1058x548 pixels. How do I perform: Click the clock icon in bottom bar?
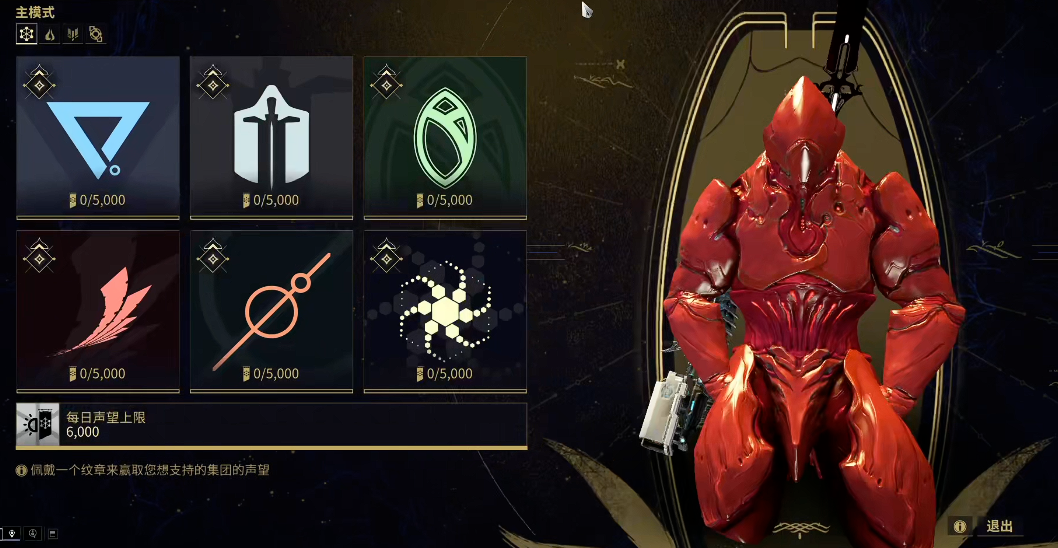click(33, 532)
